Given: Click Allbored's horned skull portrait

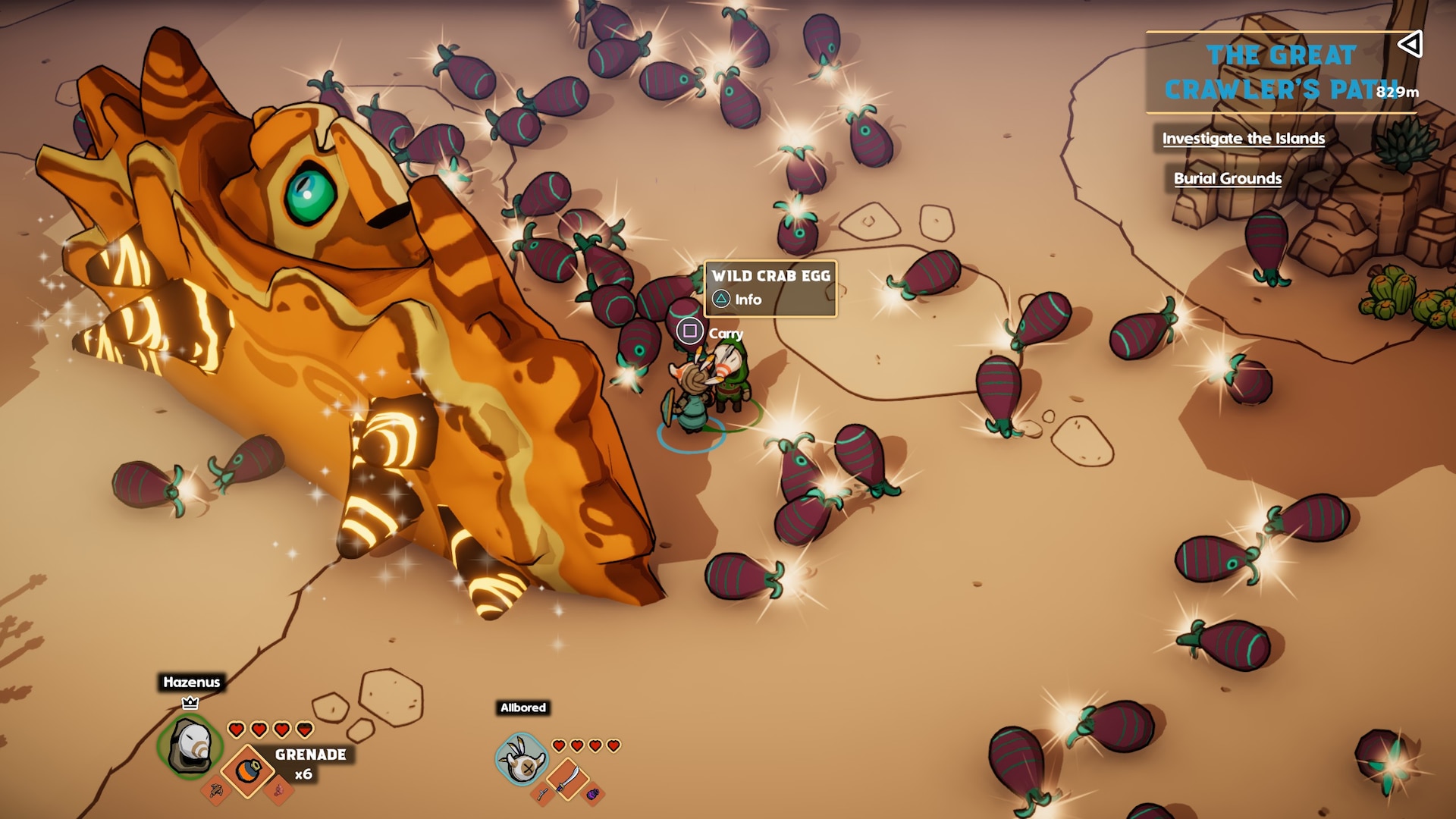Looking at the screenshot, I should (522, 760).
